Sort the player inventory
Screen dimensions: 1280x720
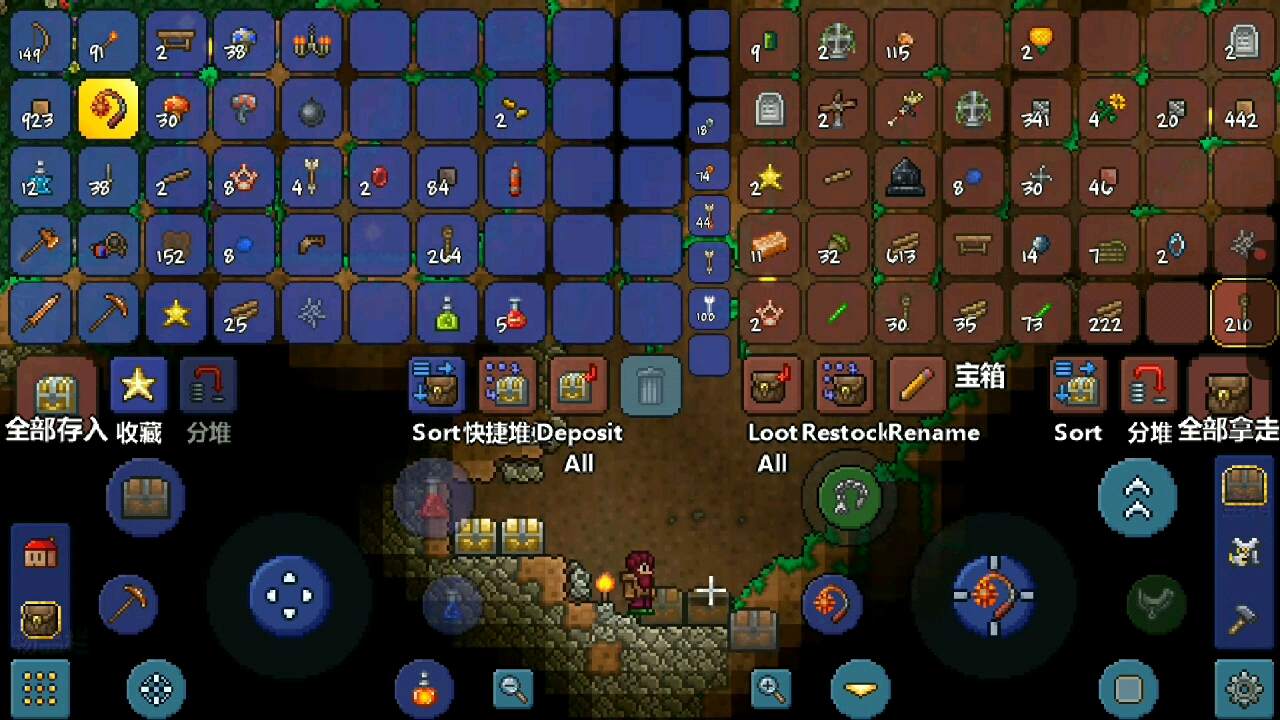pos(436,386)
